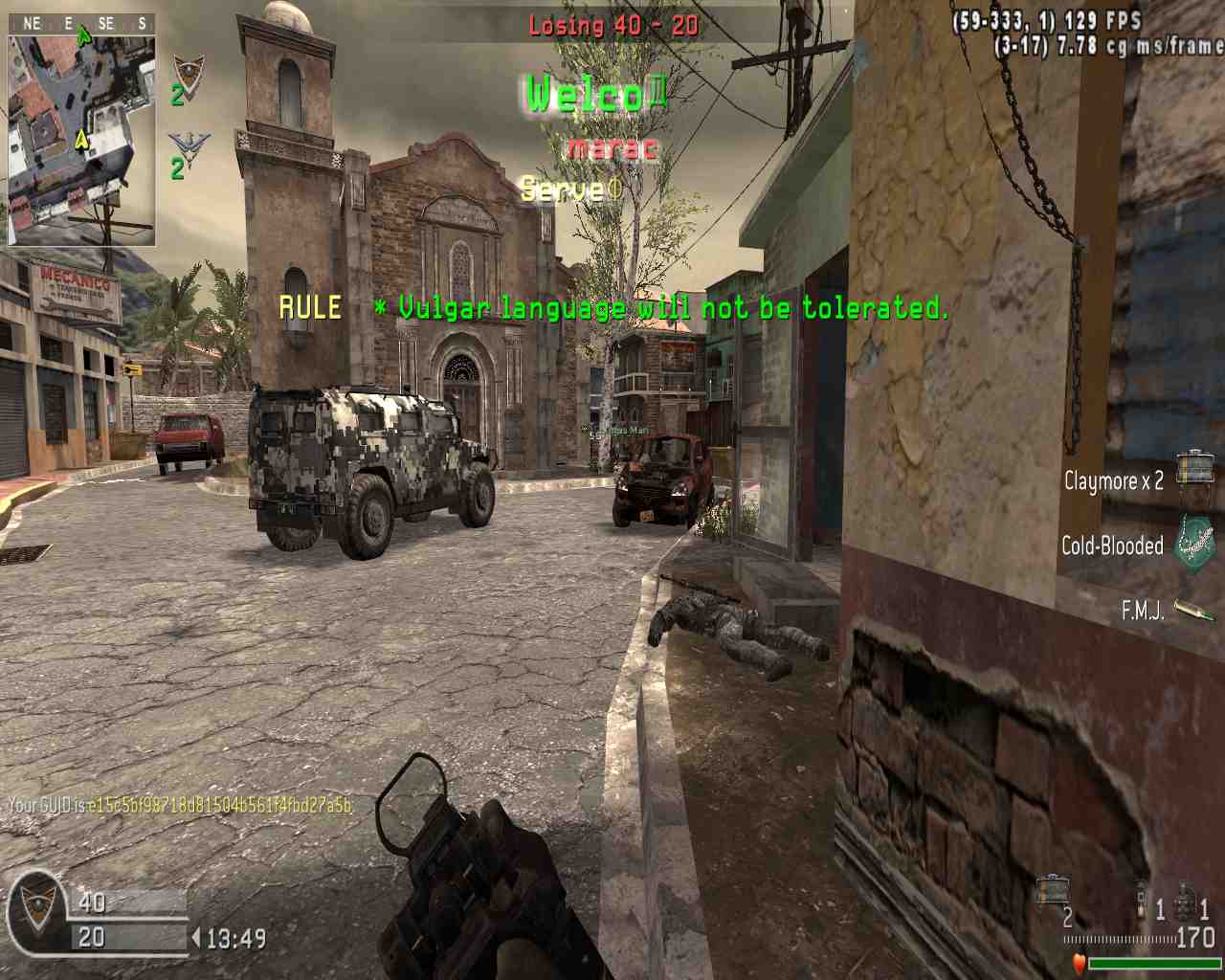The width and height of the screenshot is (1225, 980).
Task: Click the Cold-Blooded perk icon
Action: (1194, 543)
